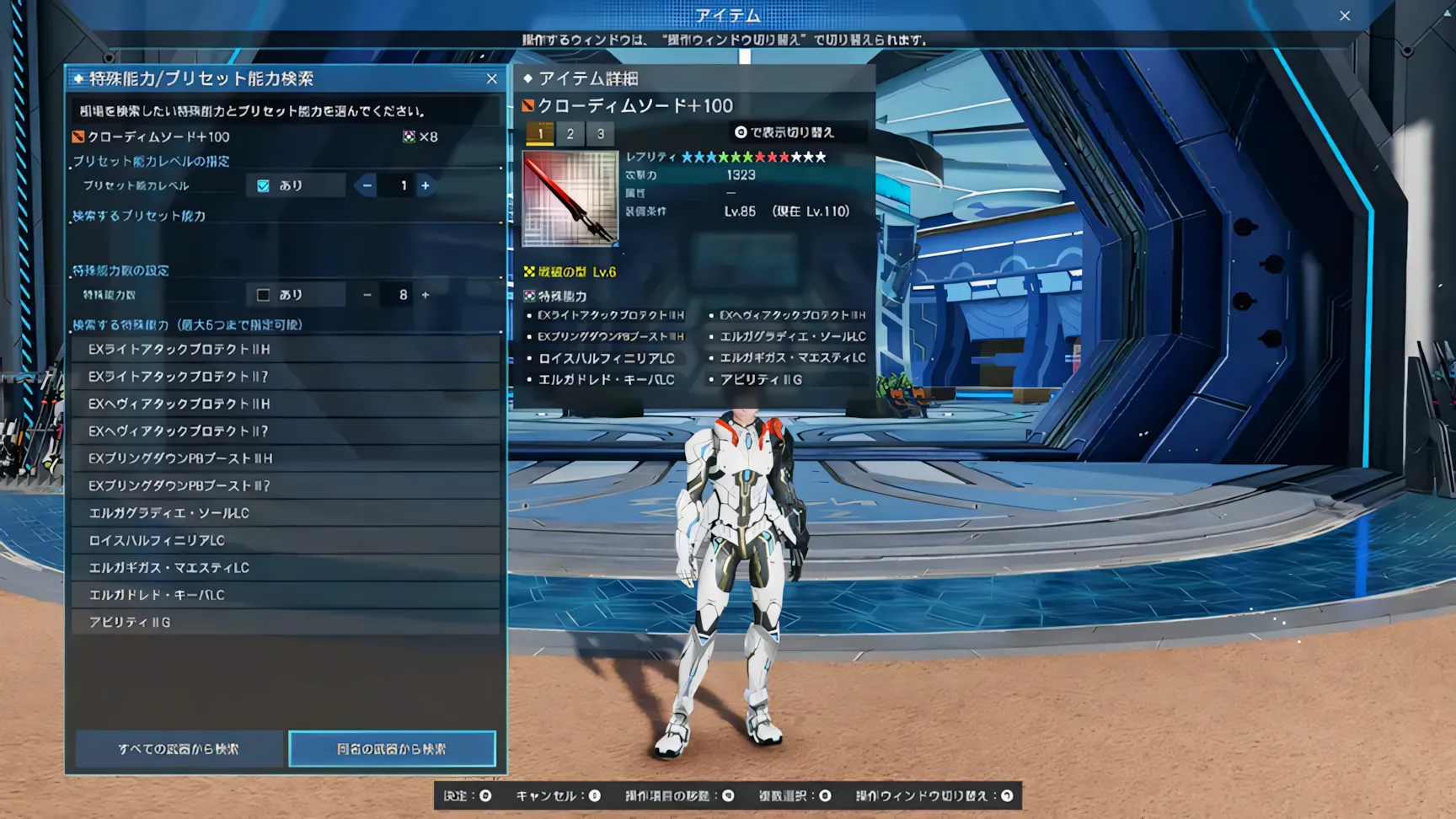The image size is (1456, 819).
Task: Decrease the 特殊能力数 count
Action: [367, 296]
